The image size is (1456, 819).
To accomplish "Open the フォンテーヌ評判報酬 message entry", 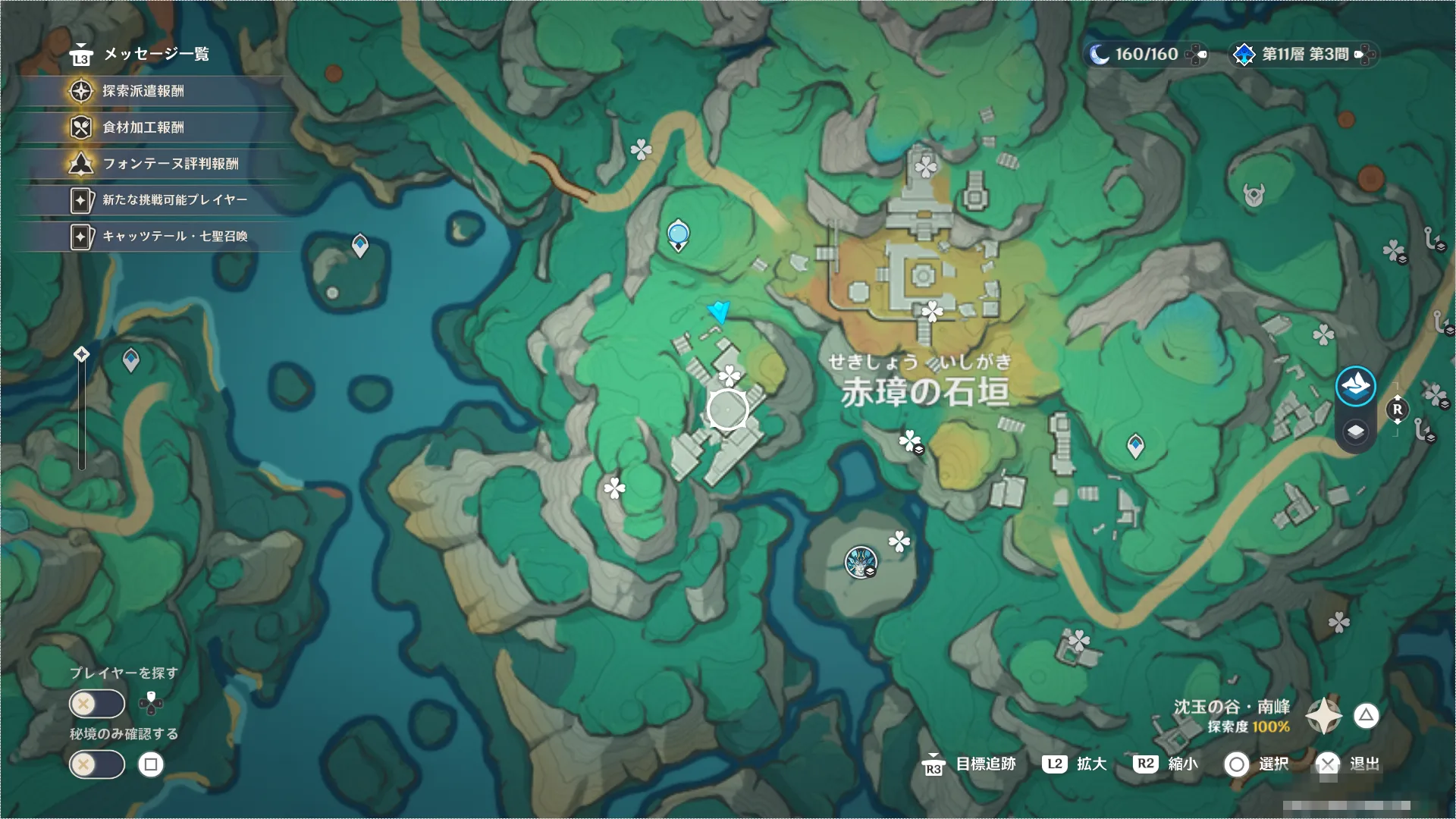I will (170, 164).
